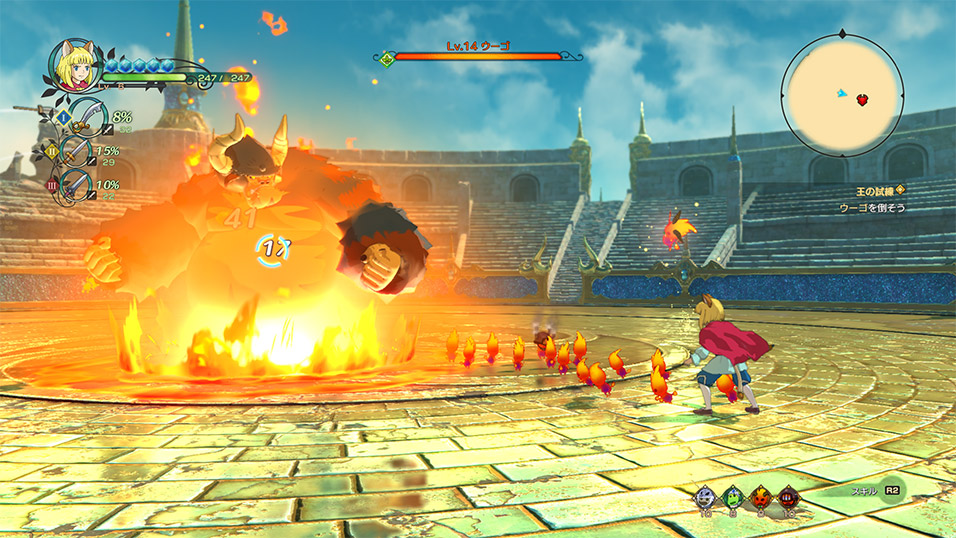The height and width of the screenshot is (538, 956).
Task: Activate the green frog higgledy skill
Action: pyautogui.click(x=733, y=496)
